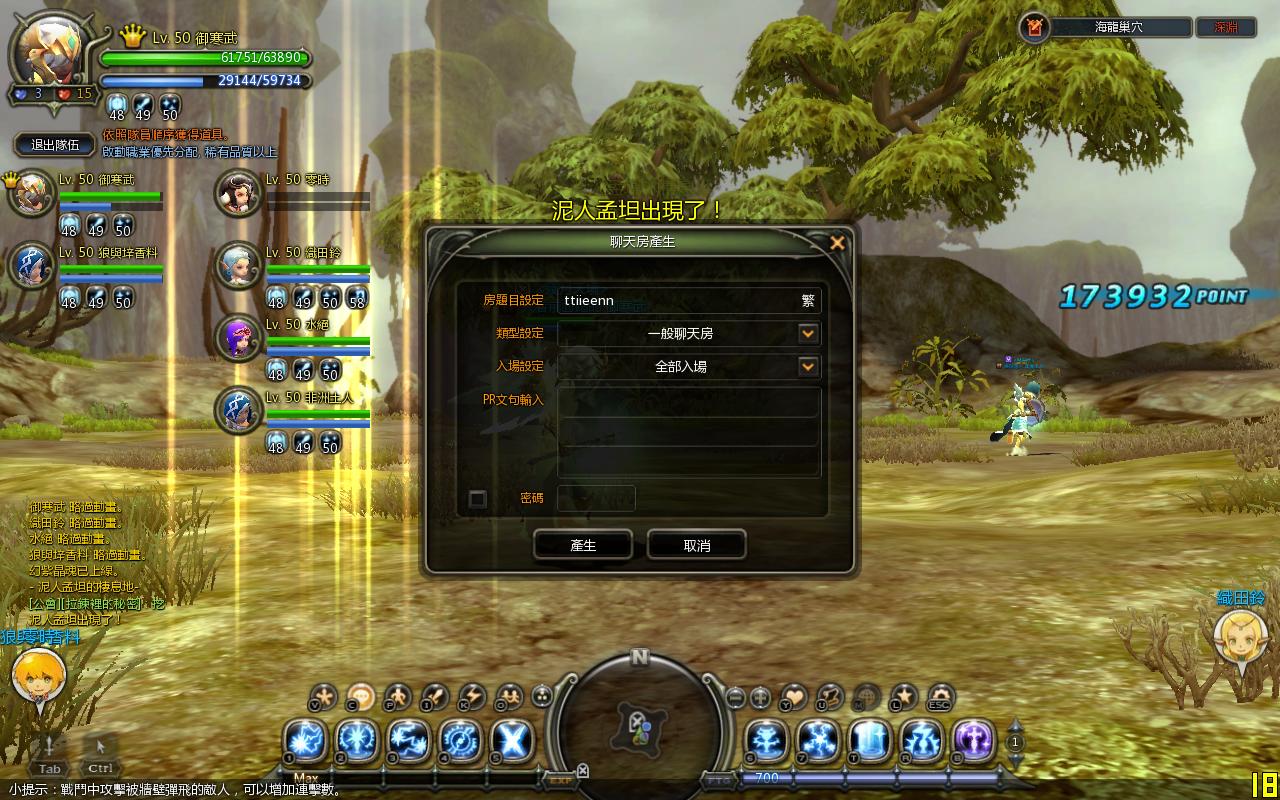1280x800 pixels.
Task: Confirm with the 產生 create button
Action: pos(582,545)
